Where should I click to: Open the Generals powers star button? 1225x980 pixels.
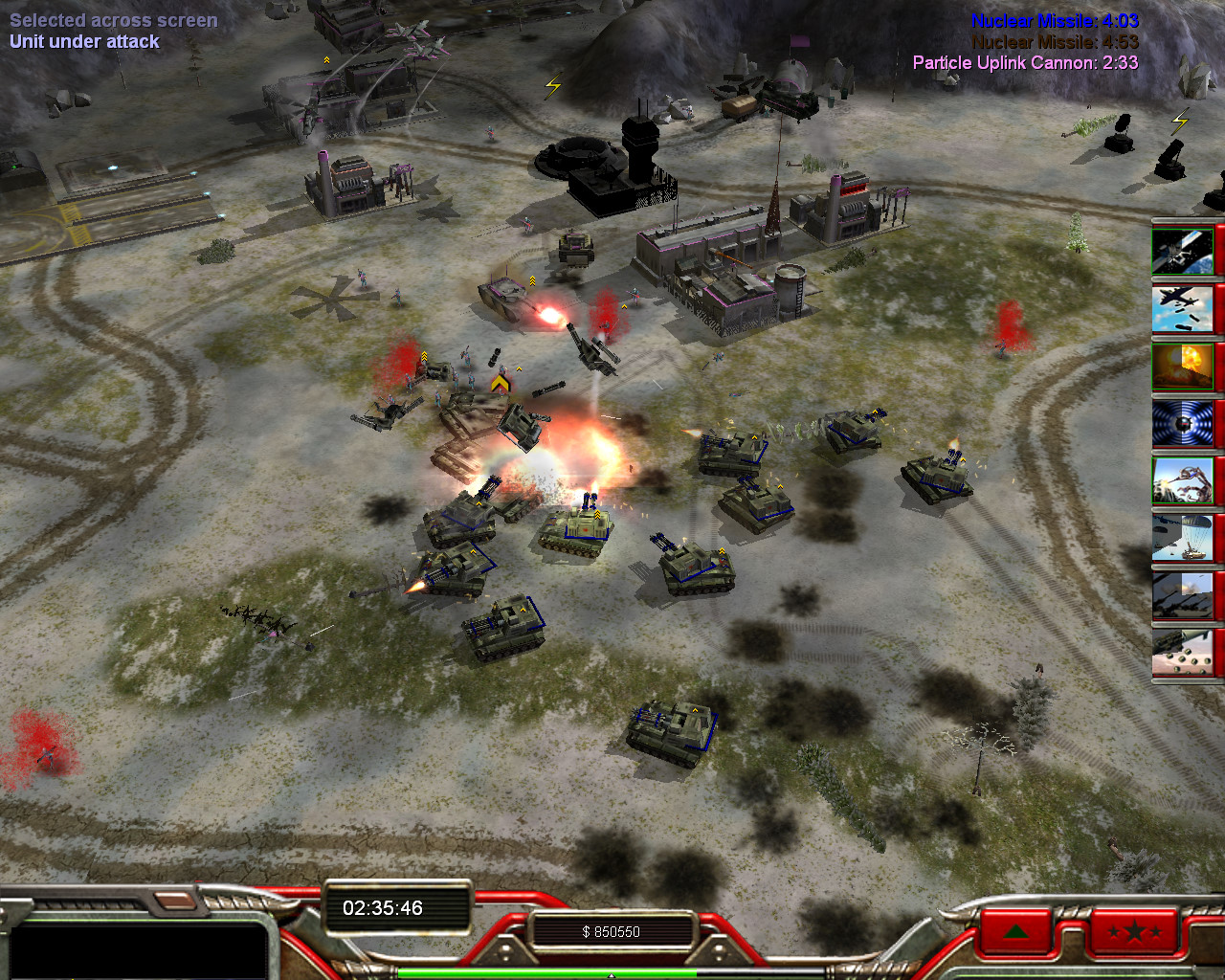tap(1134, 930)
